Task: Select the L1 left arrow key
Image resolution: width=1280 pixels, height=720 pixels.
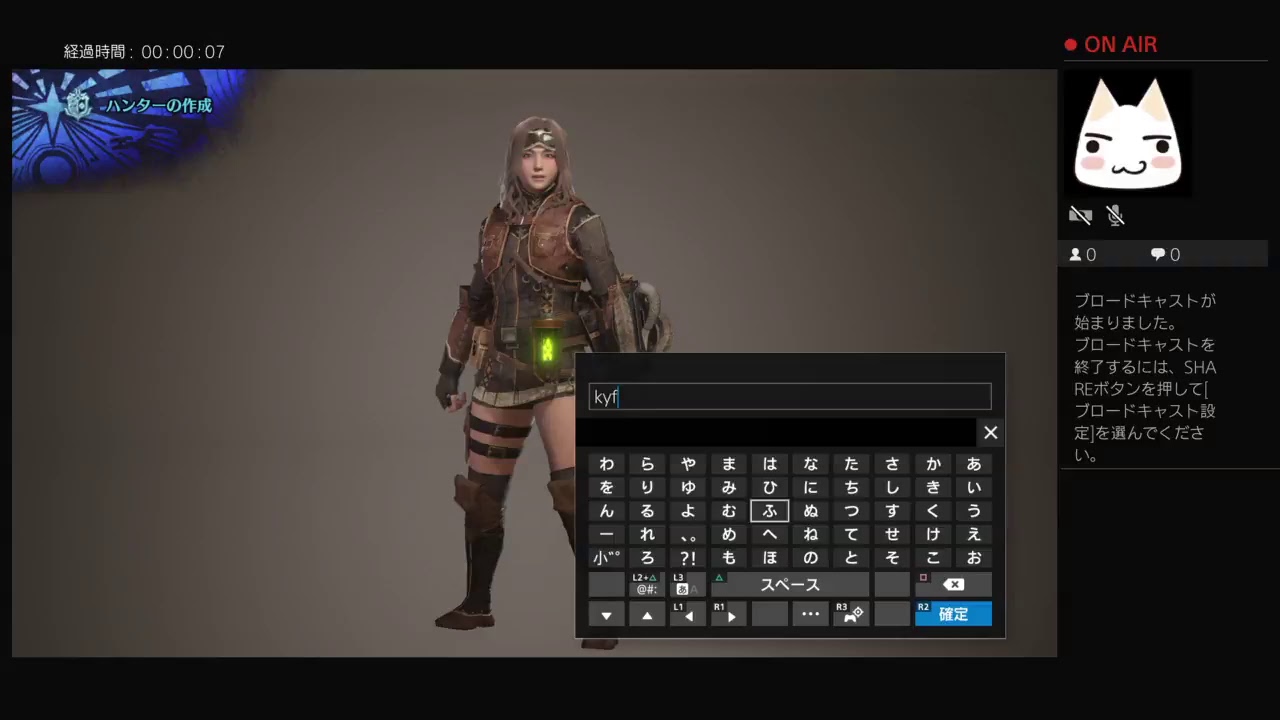Action: pos(687,614)
